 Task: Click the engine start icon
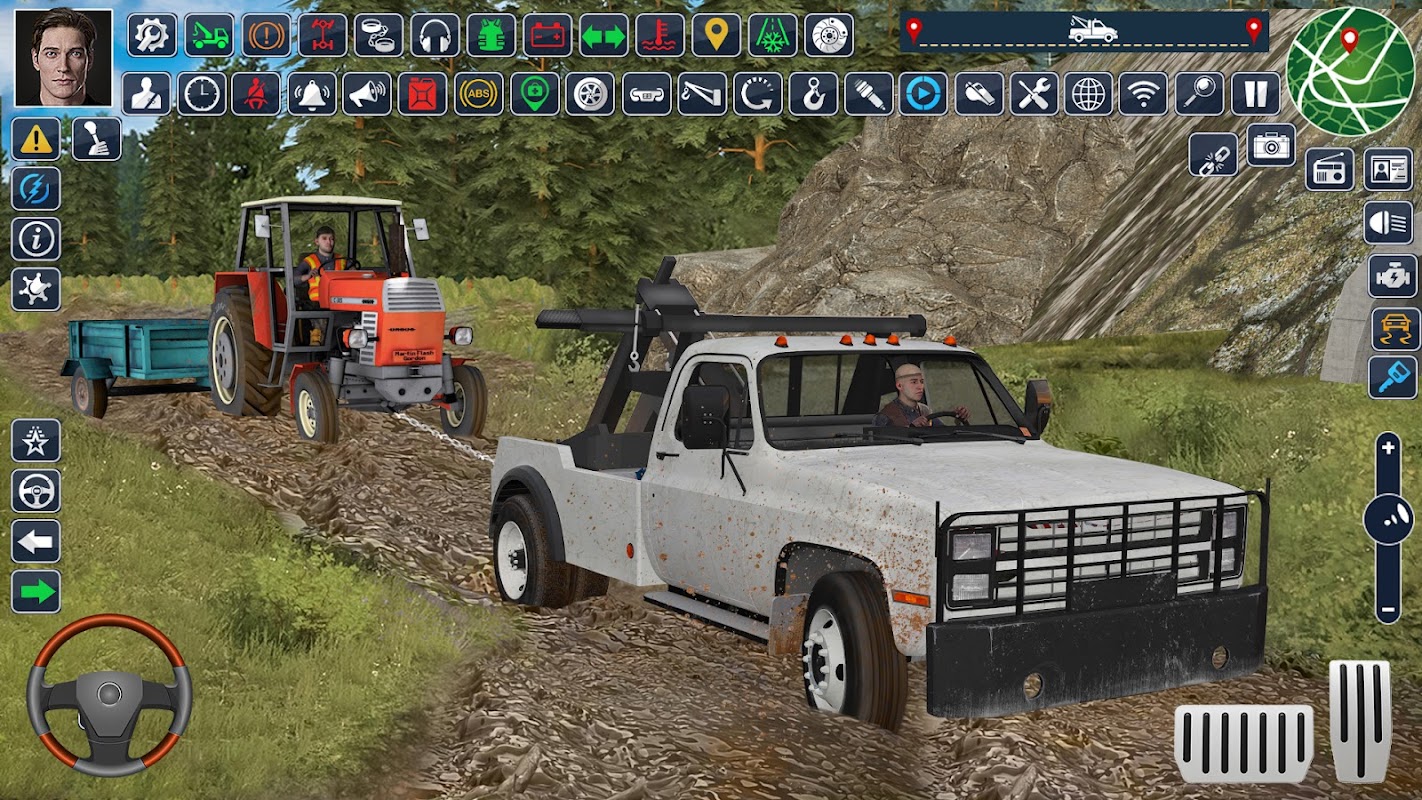tap(1393, 274)
